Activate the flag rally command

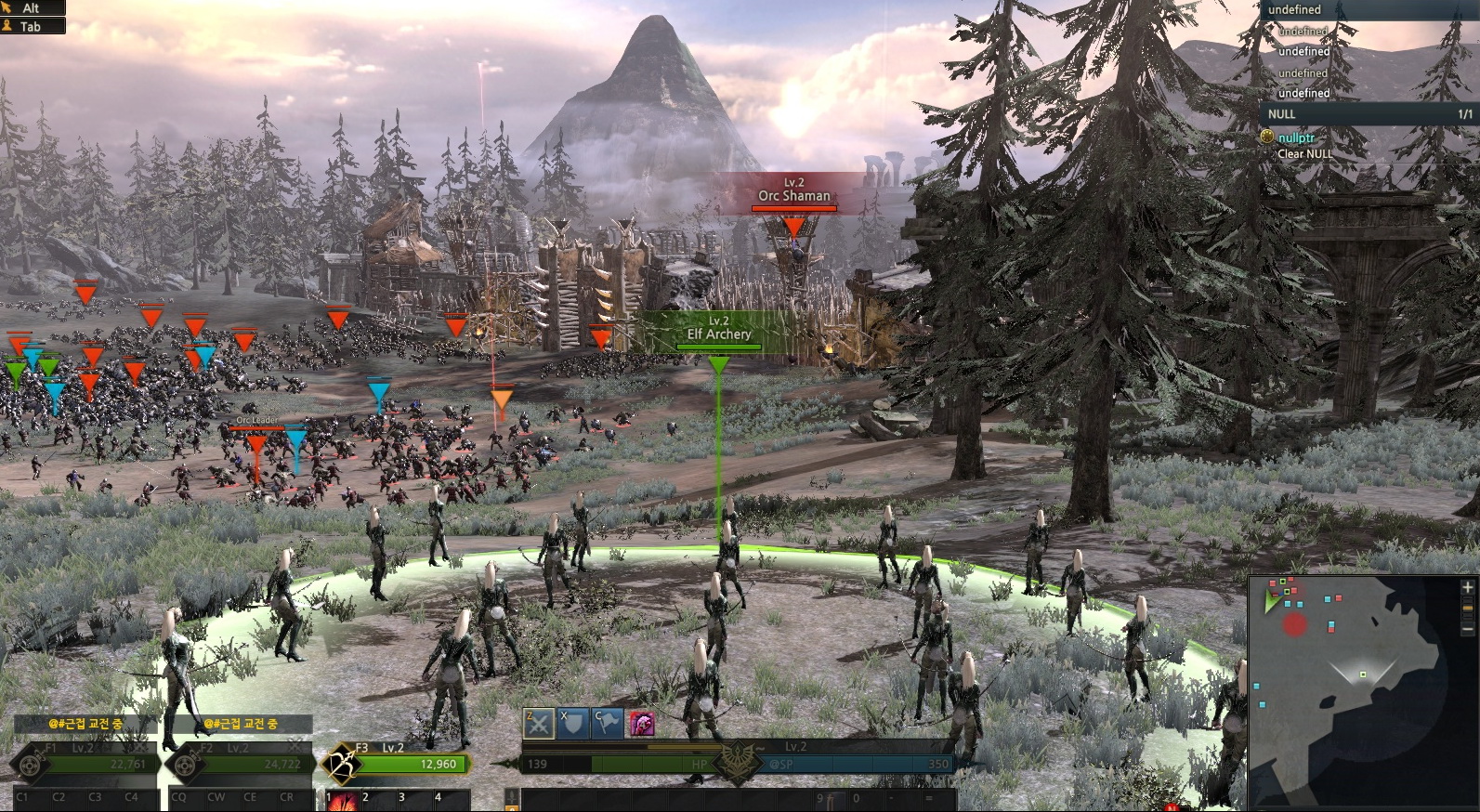pyautogui.click(x=607, y=723)
